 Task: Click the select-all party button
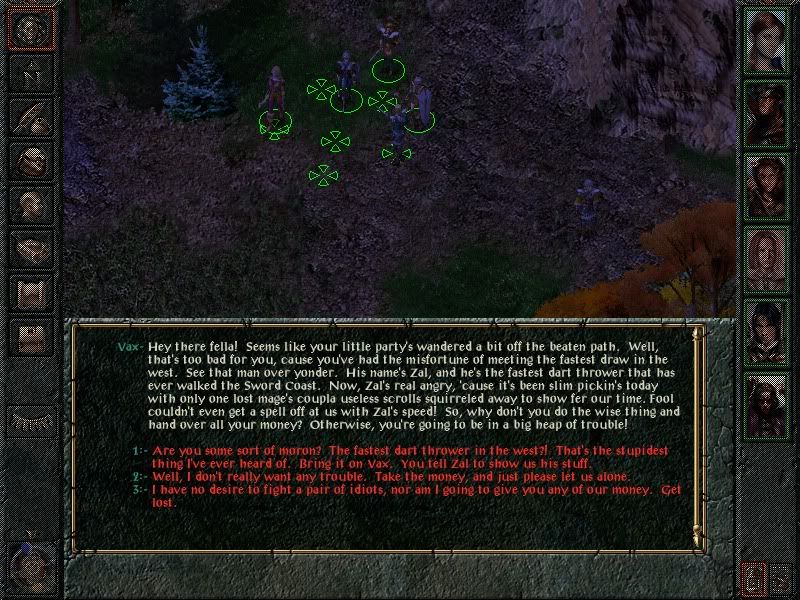[783, 576]
